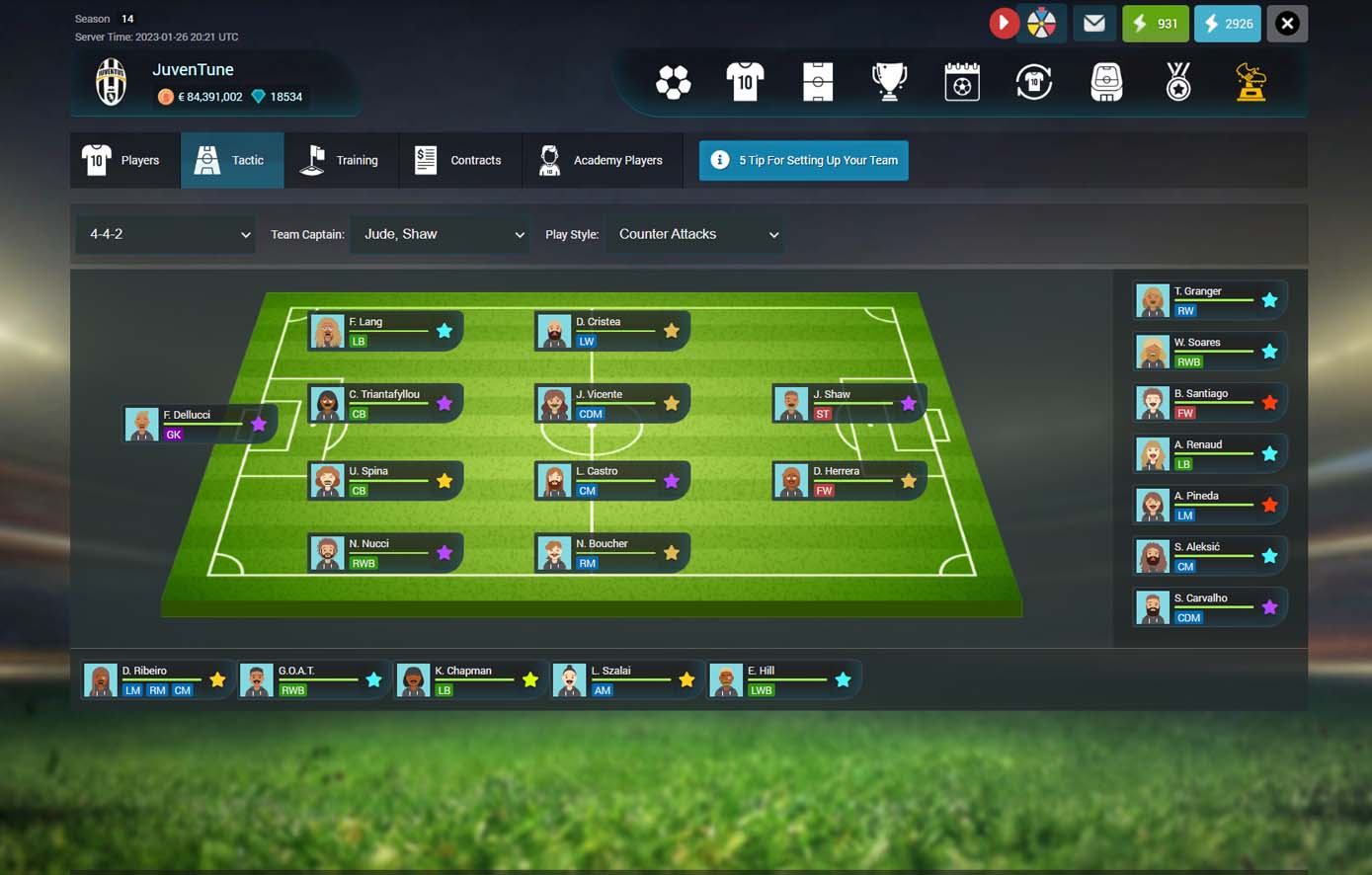Open the 5 Tip For Setting Up Your Team guide
This screenshot has height=875, width=1372.
[x=803, y=160]
